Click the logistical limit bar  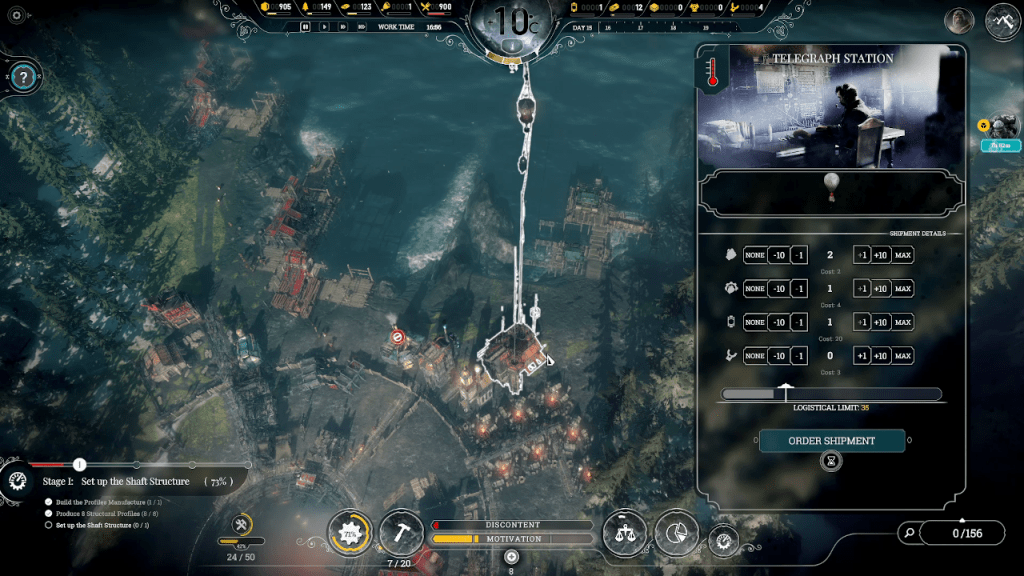830,394
